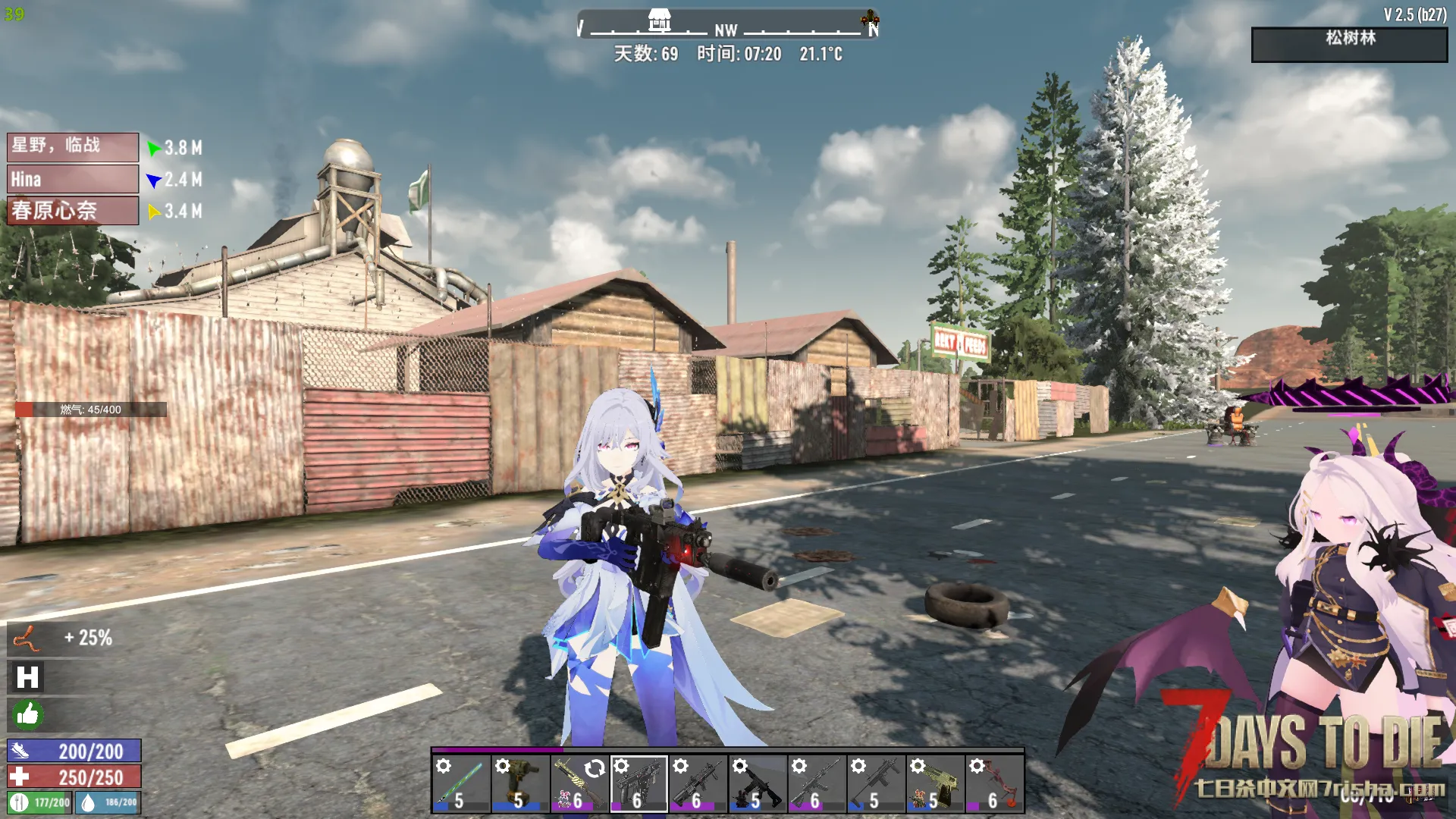The width and height of the screenshot is (1456, 819).
Task: Equip the gold Desert Eagle pistol slot
Action: (935, 784)
